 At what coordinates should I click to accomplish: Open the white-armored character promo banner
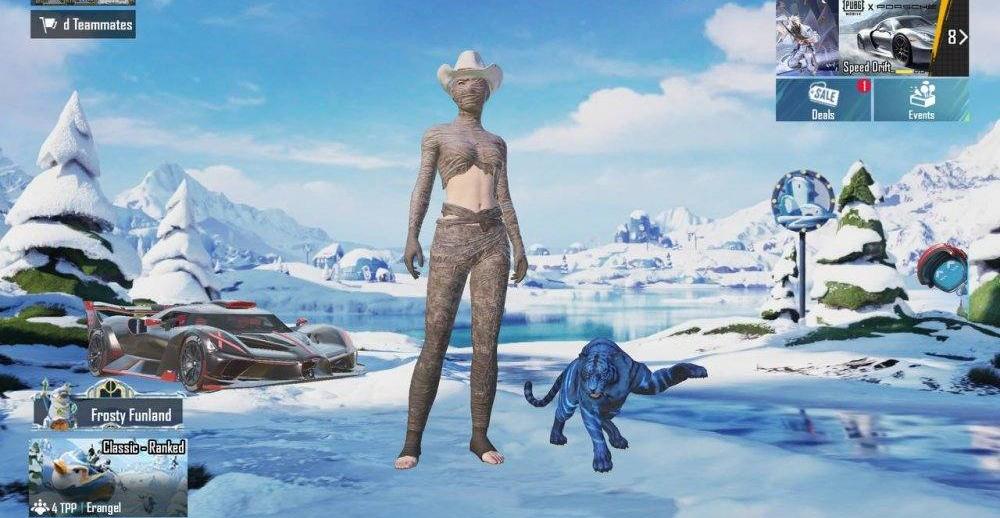(806, 38)
